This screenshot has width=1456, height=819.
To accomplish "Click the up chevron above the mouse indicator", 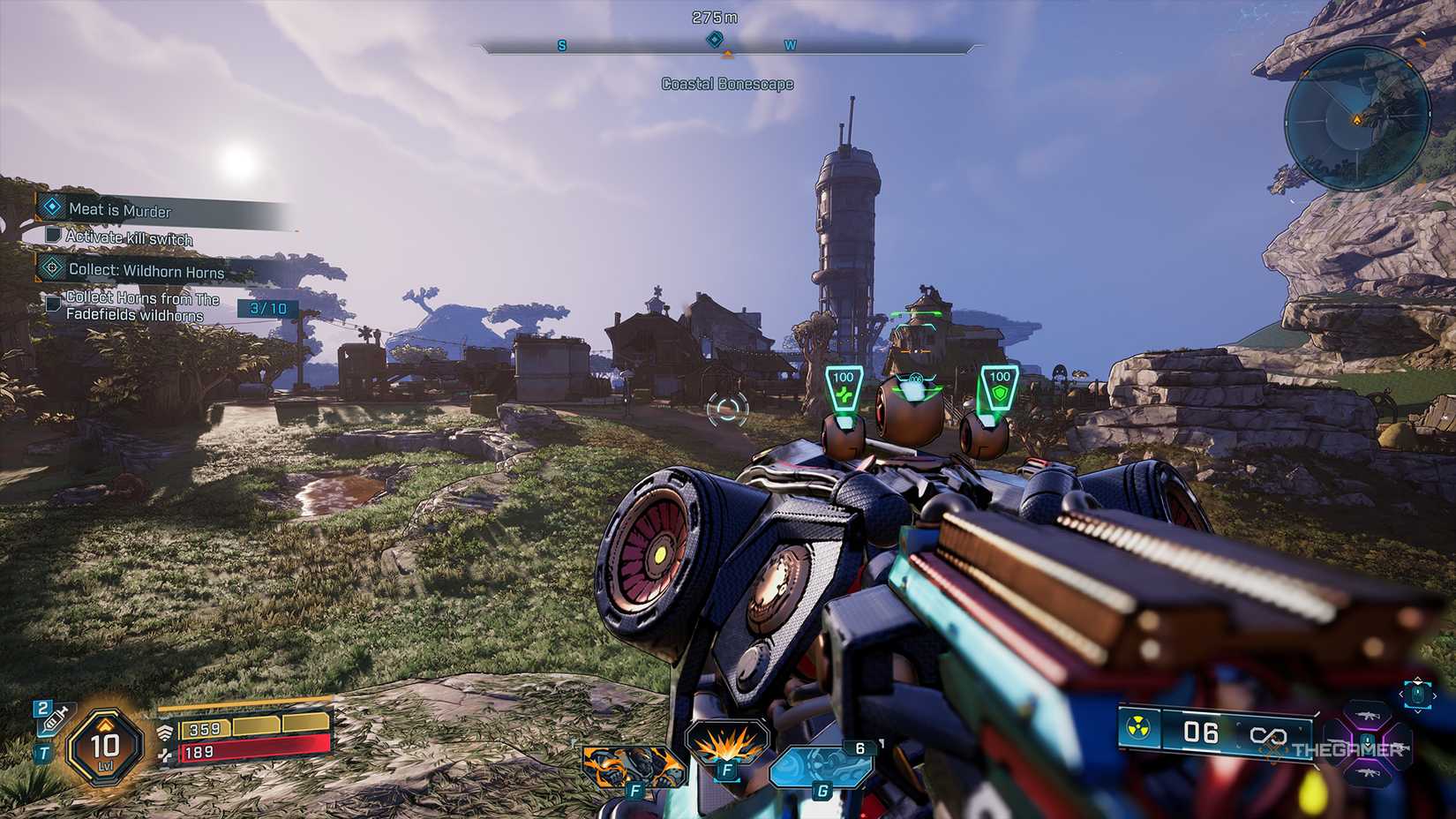I will click(x=1418, y=679).
